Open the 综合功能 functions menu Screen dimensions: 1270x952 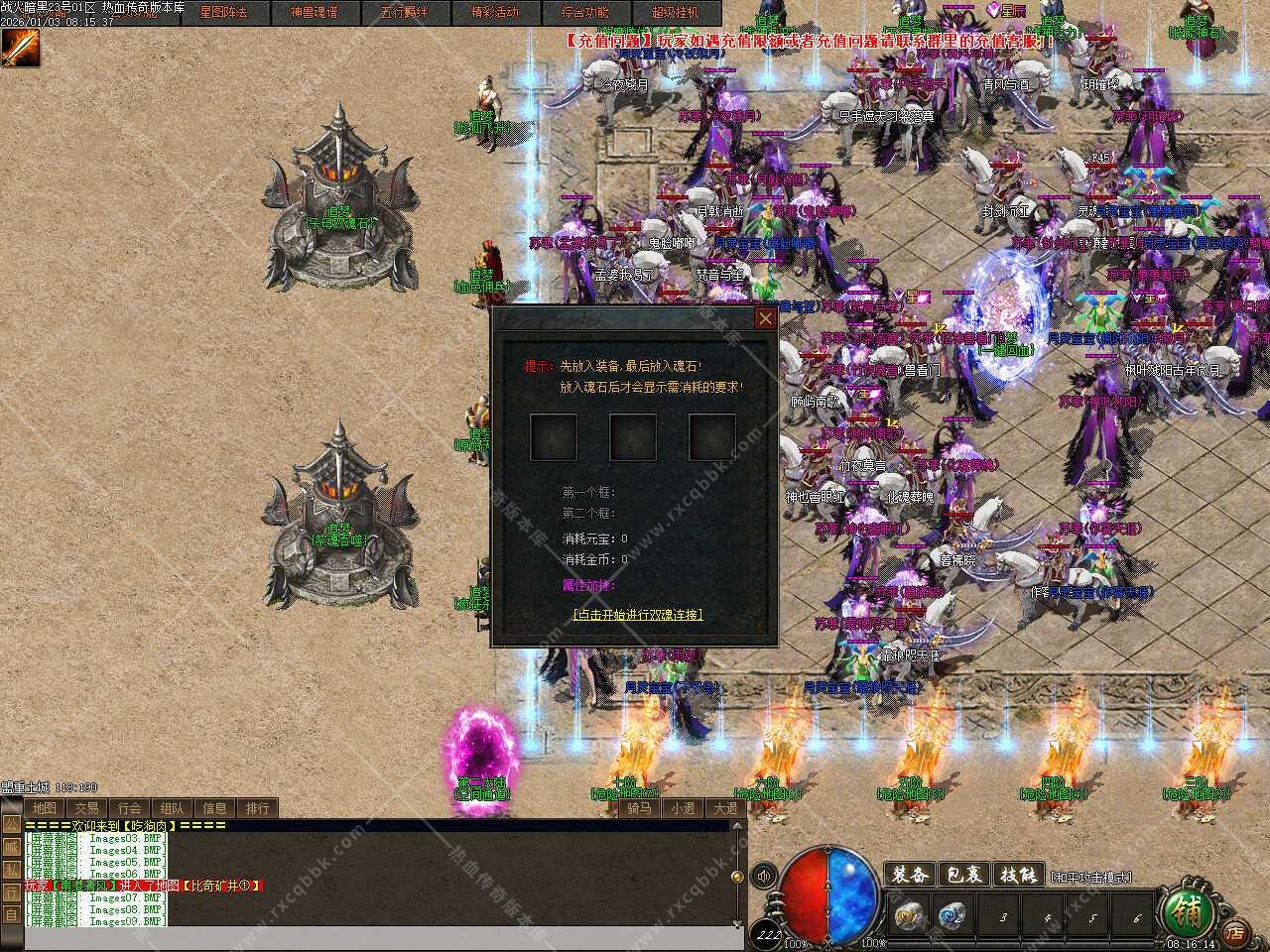coord(584,13)
